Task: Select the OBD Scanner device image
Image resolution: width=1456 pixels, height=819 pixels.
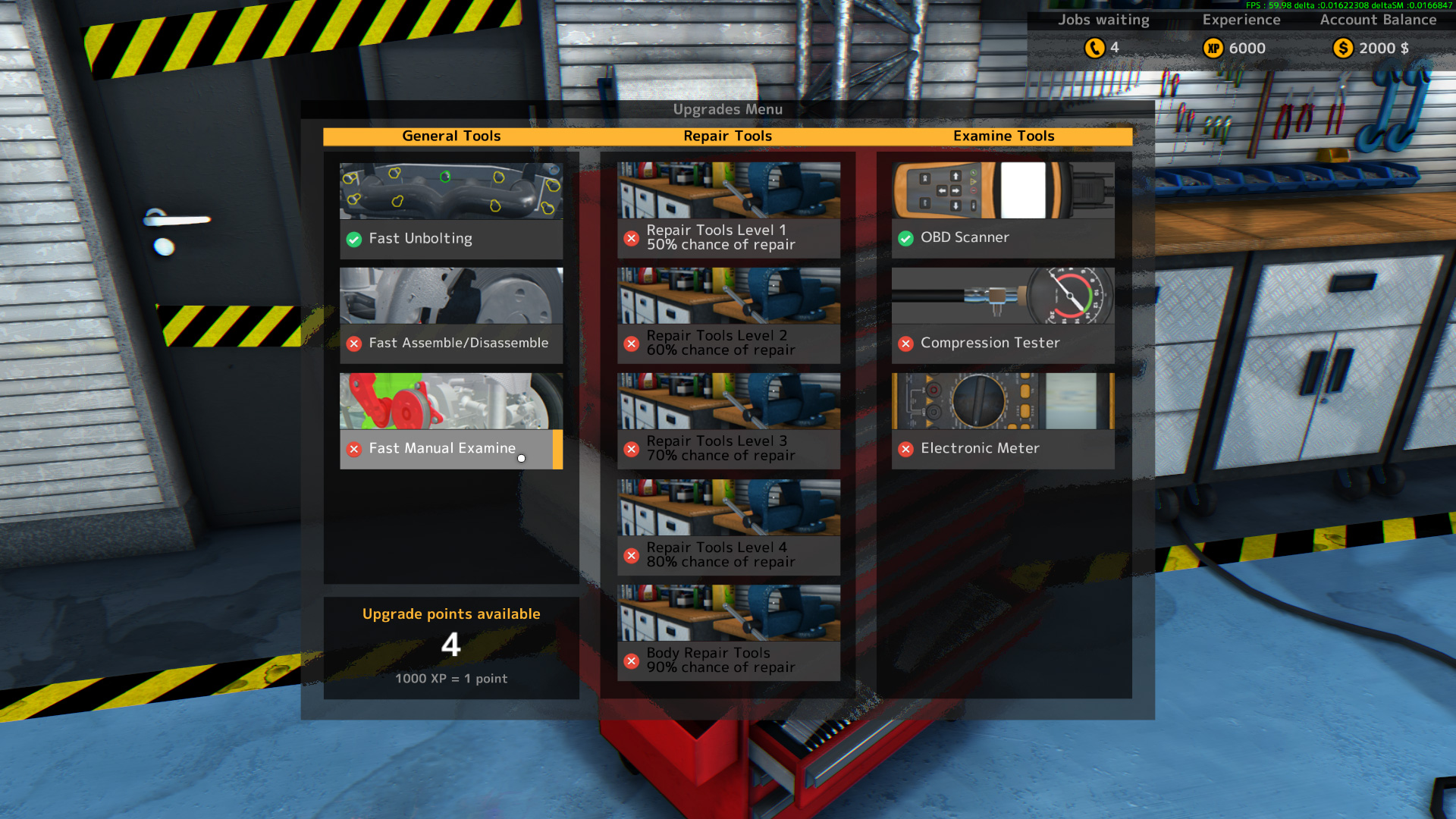Action: tap(1003, 191)
